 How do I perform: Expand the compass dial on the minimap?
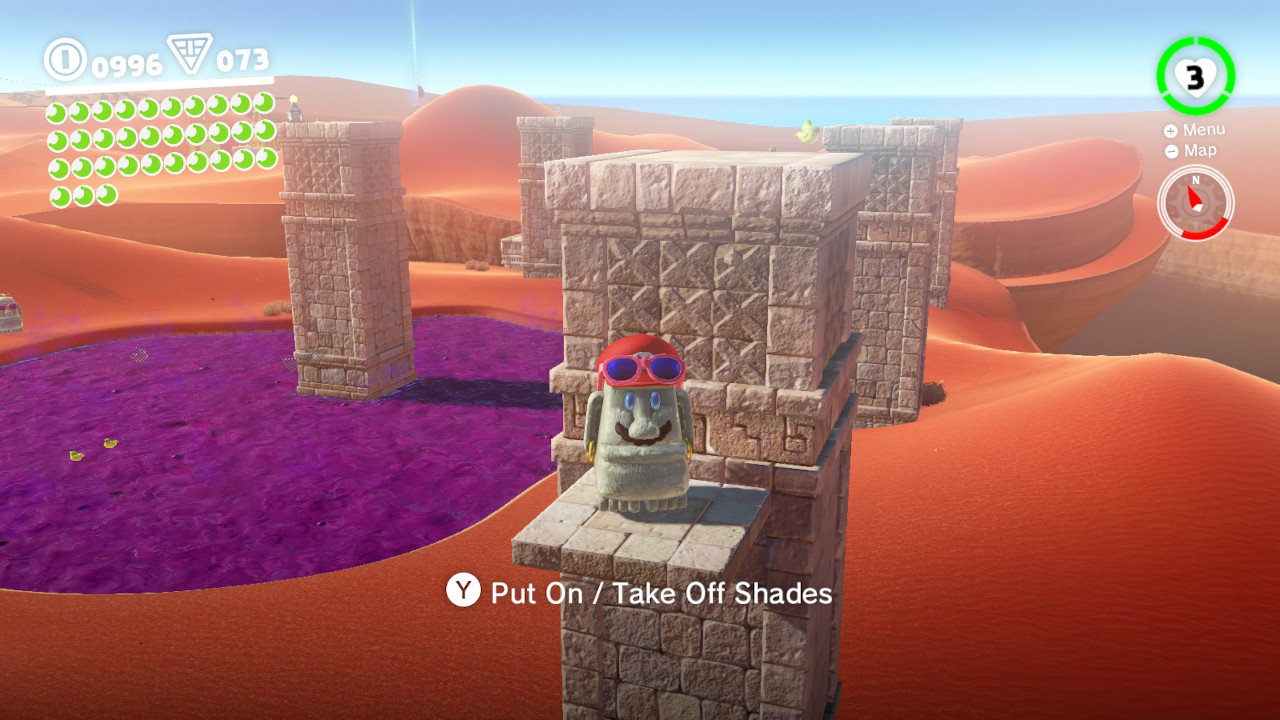(1196, 202)
